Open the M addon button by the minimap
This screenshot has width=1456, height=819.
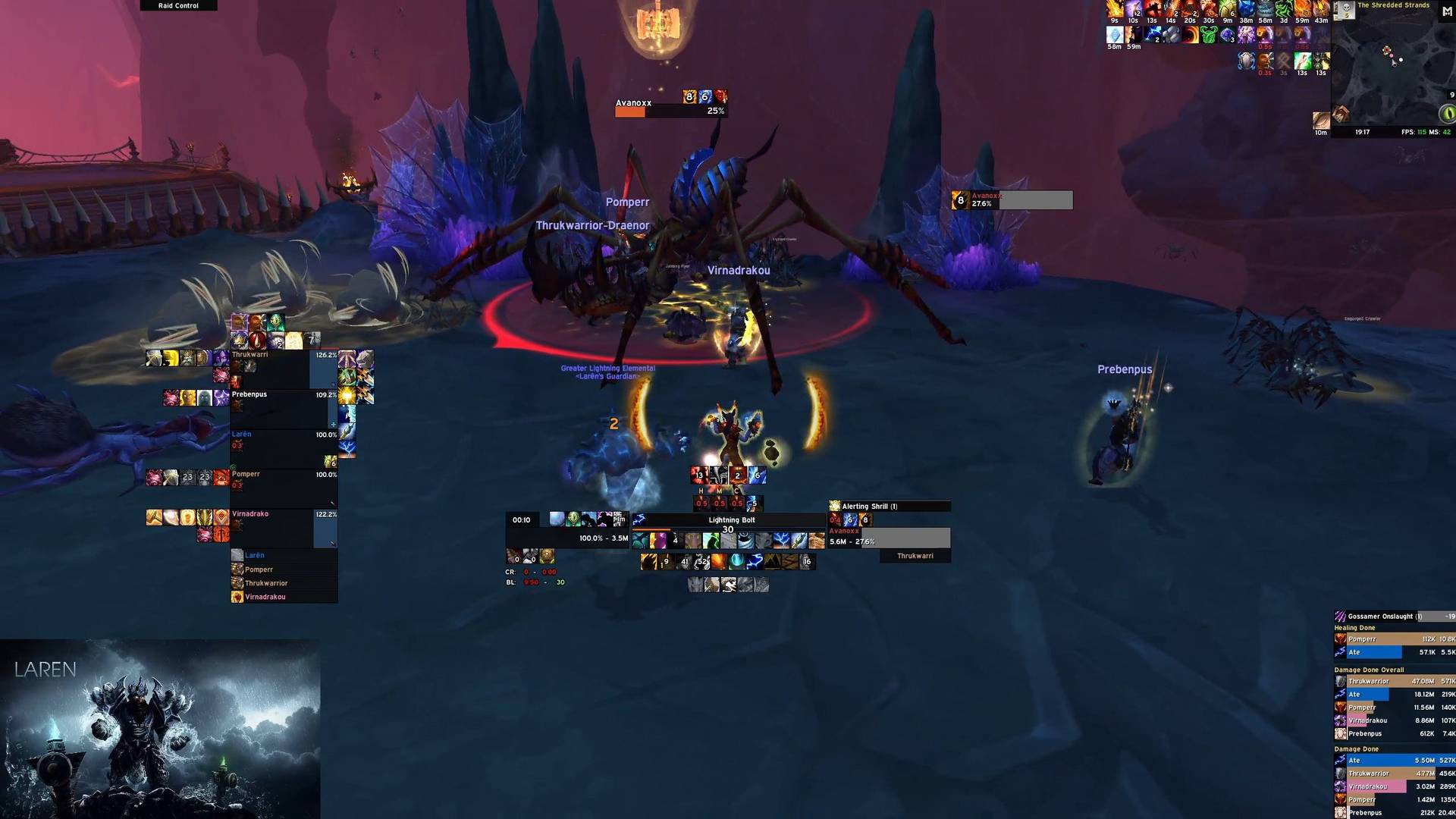1447,11
